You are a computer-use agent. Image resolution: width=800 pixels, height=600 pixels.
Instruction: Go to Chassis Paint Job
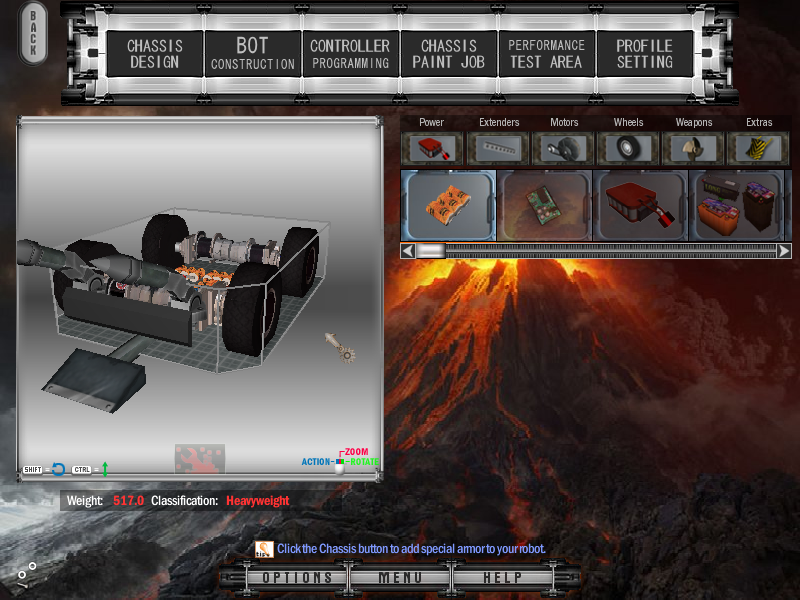tap(448, 54)
